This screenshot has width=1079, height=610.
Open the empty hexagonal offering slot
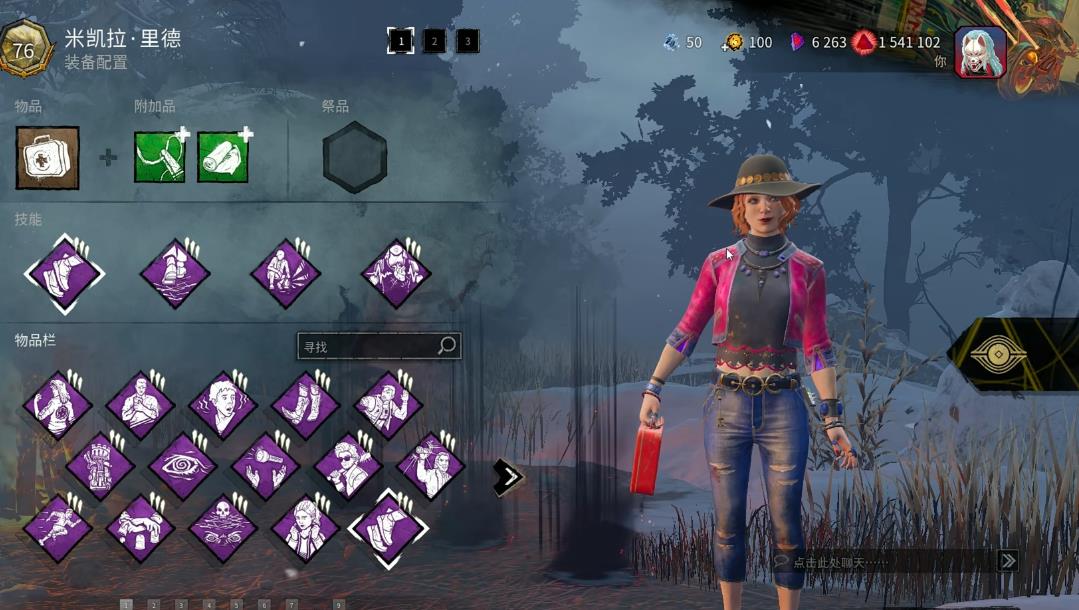coord(355,158)
